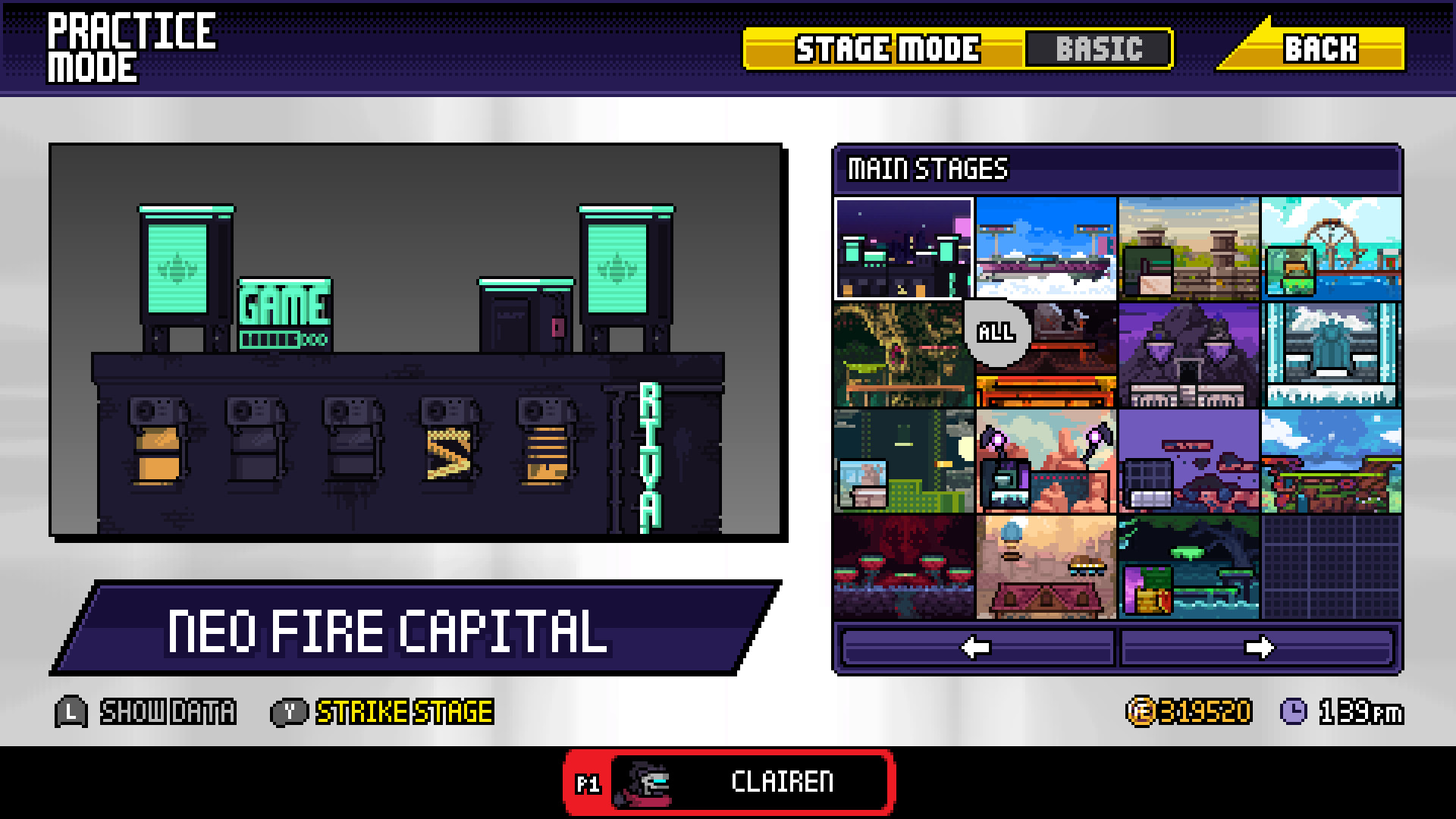Select the ferris wheel beach stage thumbnail
Image resolution: width=1456 pixels, height=819 pixels.
(1331, 248)
